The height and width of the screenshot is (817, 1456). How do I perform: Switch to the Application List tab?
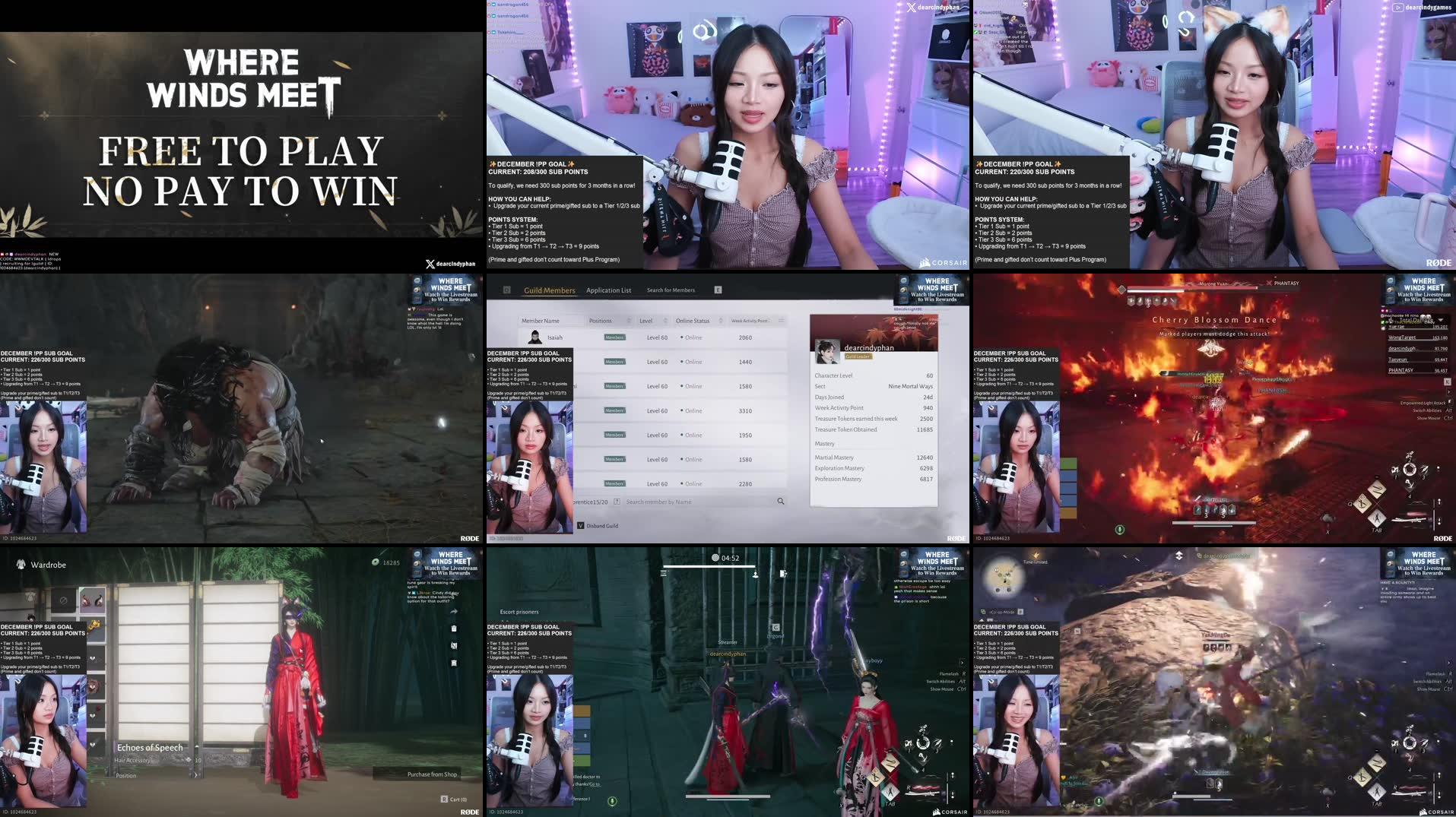click(609, 290)
